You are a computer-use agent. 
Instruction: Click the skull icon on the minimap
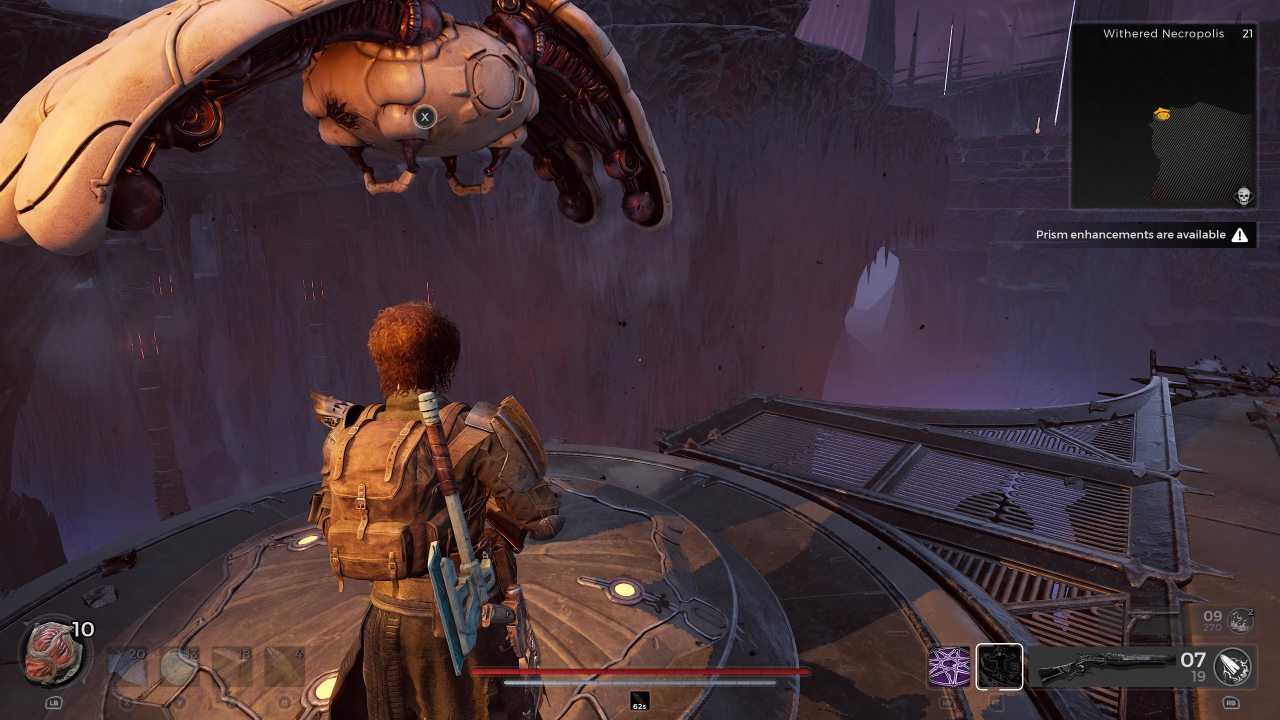pyautogui.click(x=1244, y=195)
